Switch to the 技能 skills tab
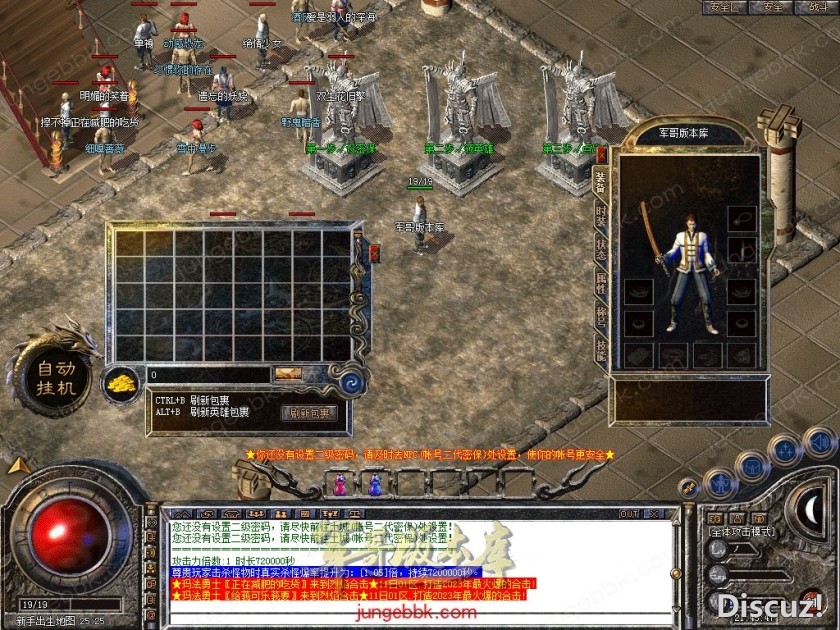 [x=601, y=349]
